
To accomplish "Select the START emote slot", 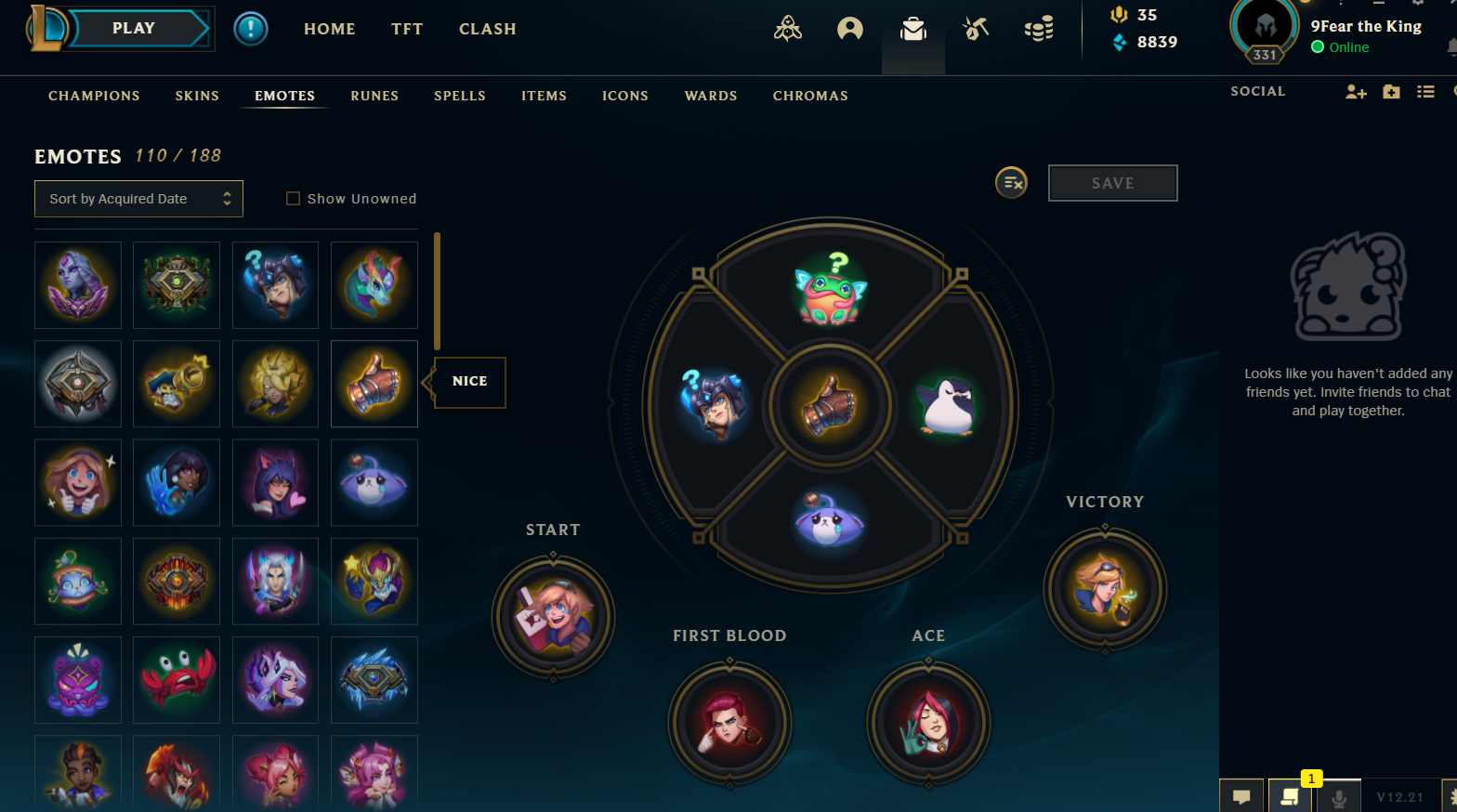I will [x=553, y=616].
